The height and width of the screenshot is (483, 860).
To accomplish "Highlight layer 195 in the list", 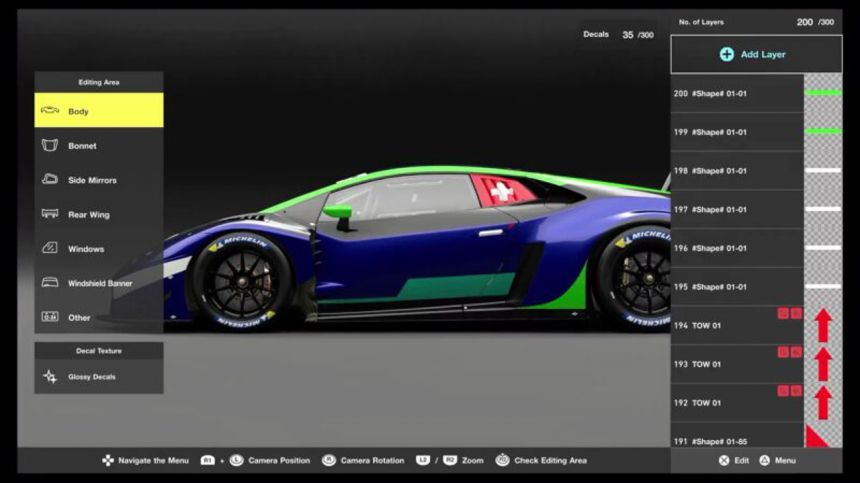I will (x=737, y=287).
